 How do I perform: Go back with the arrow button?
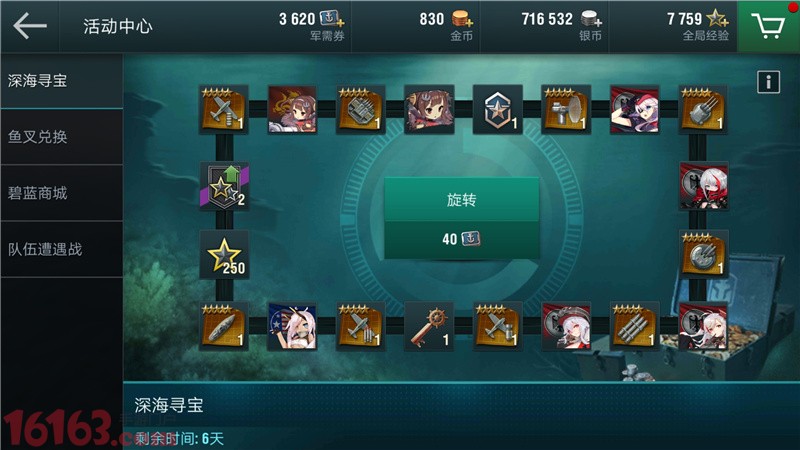pyautogui.click(x=30, y=26)
